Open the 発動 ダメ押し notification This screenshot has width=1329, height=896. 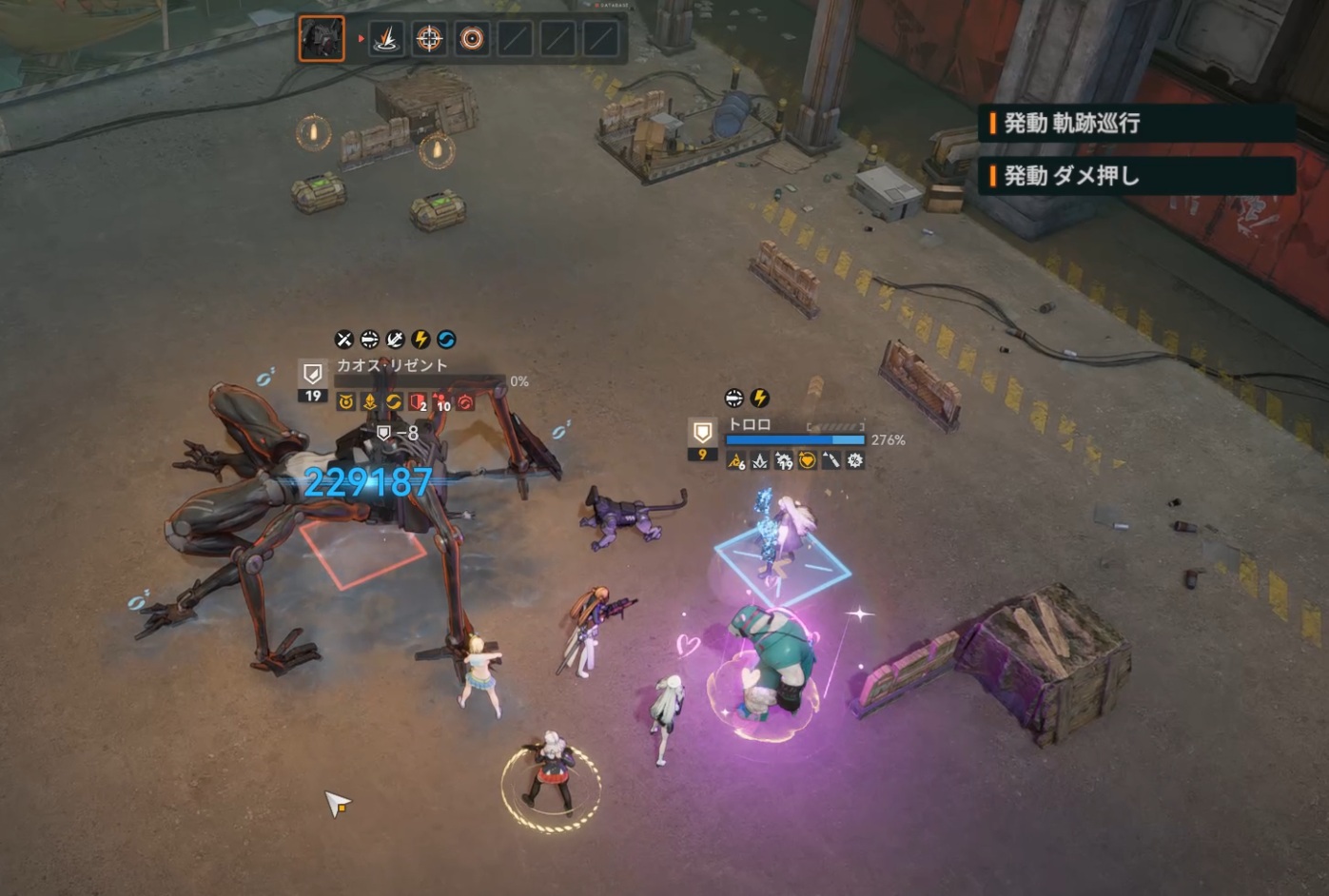(1137, 176)
